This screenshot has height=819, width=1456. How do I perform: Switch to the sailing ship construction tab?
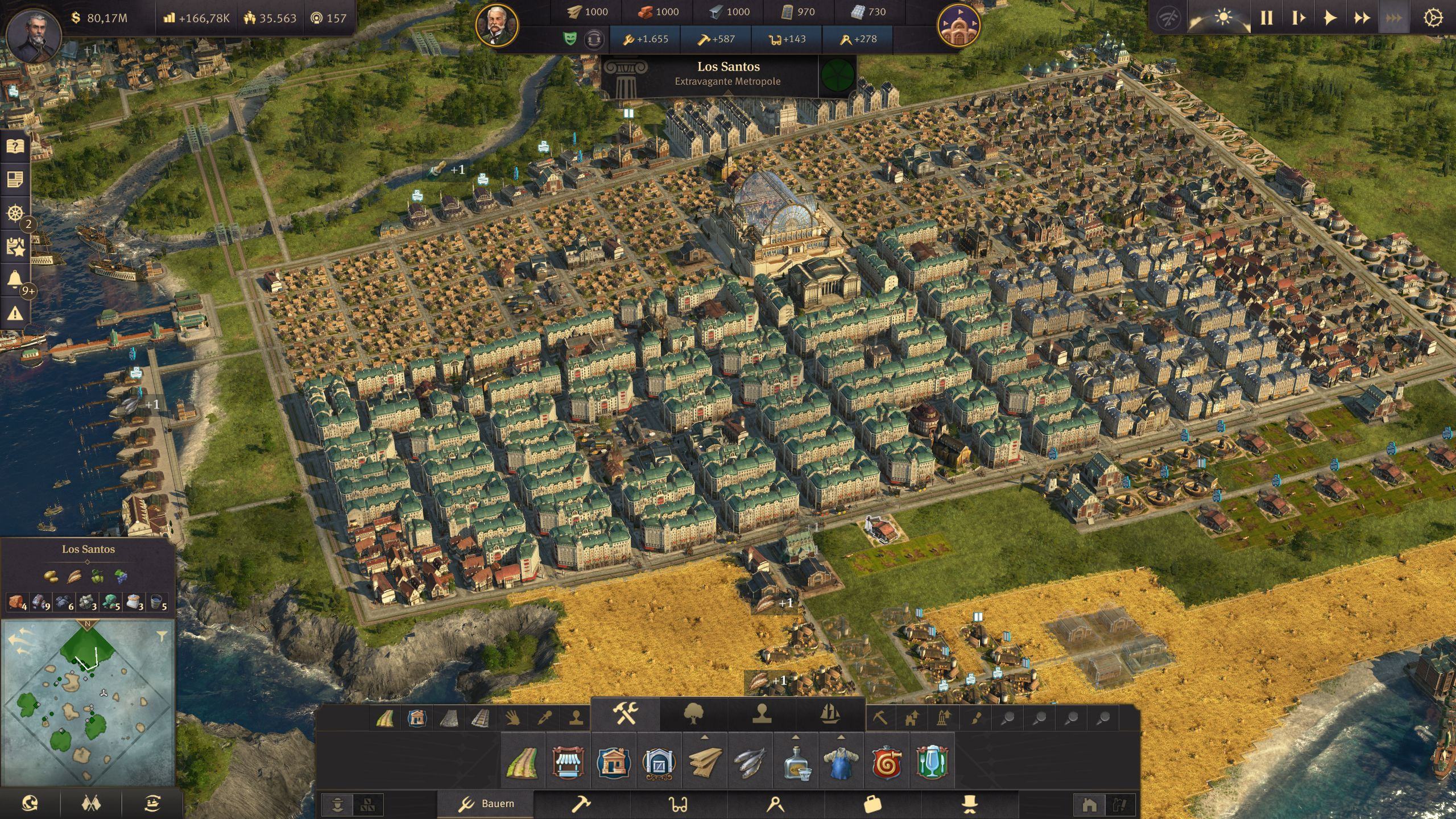[830, 714]
